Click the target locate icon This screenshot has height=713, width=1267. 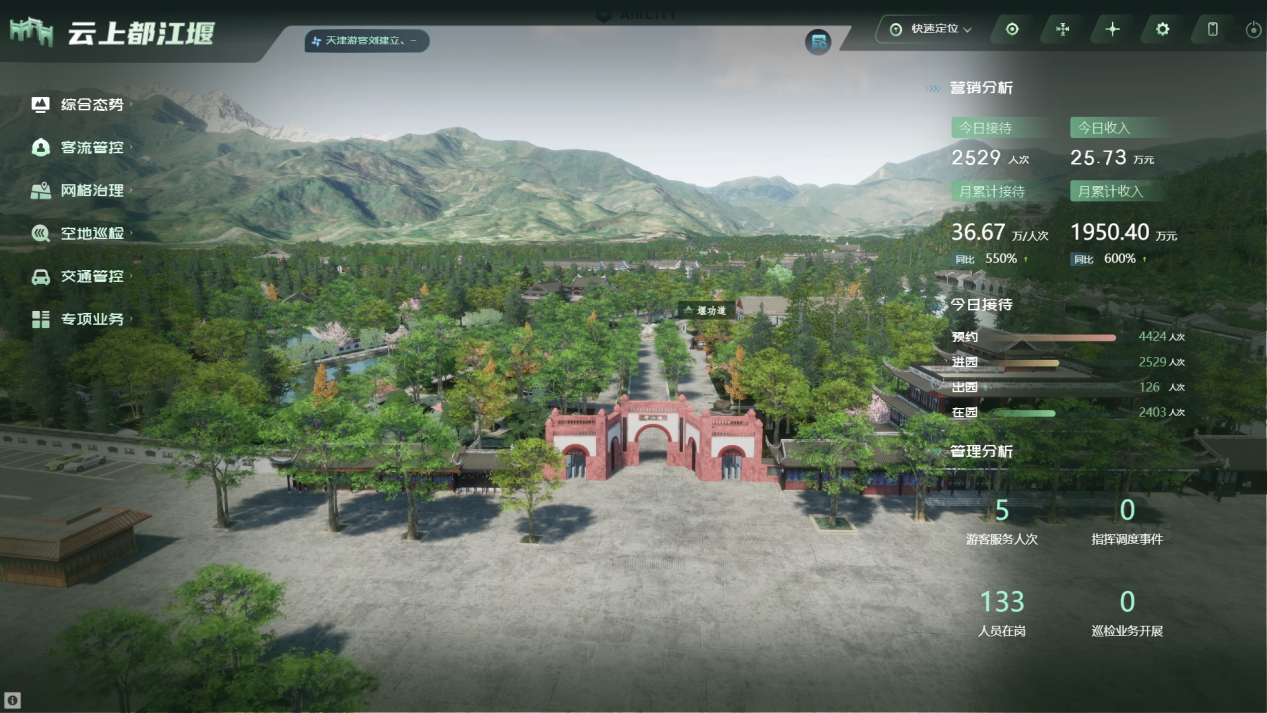click(x=1012, y=29)
